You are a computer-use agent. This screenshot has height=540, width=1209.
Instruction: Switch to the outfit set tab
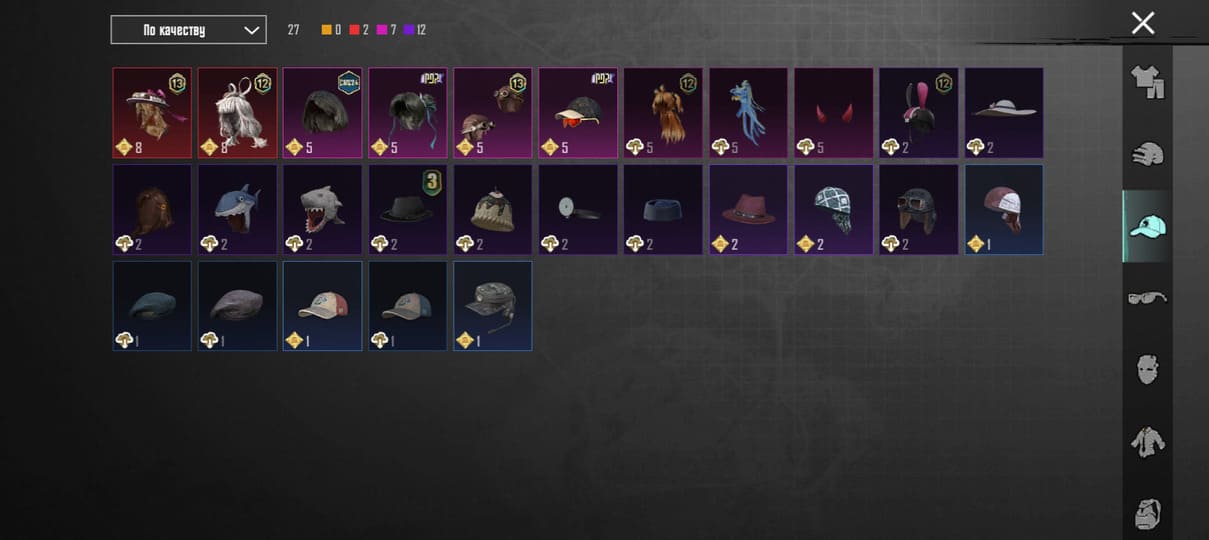click(1146, 82)
